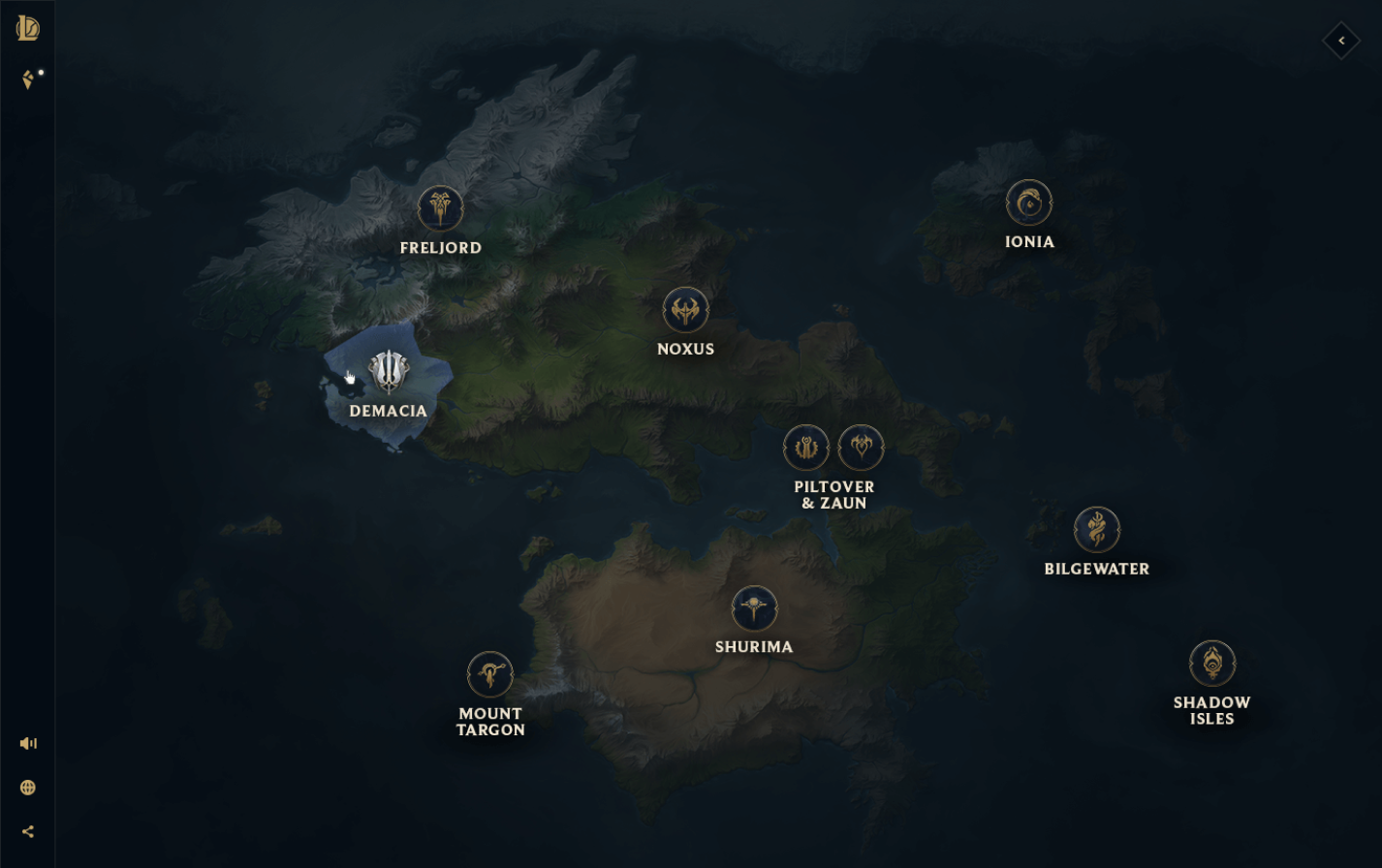1382x868 pixels.
Task: Select the FRELJORD label
Action: click(x=441, y=247)
